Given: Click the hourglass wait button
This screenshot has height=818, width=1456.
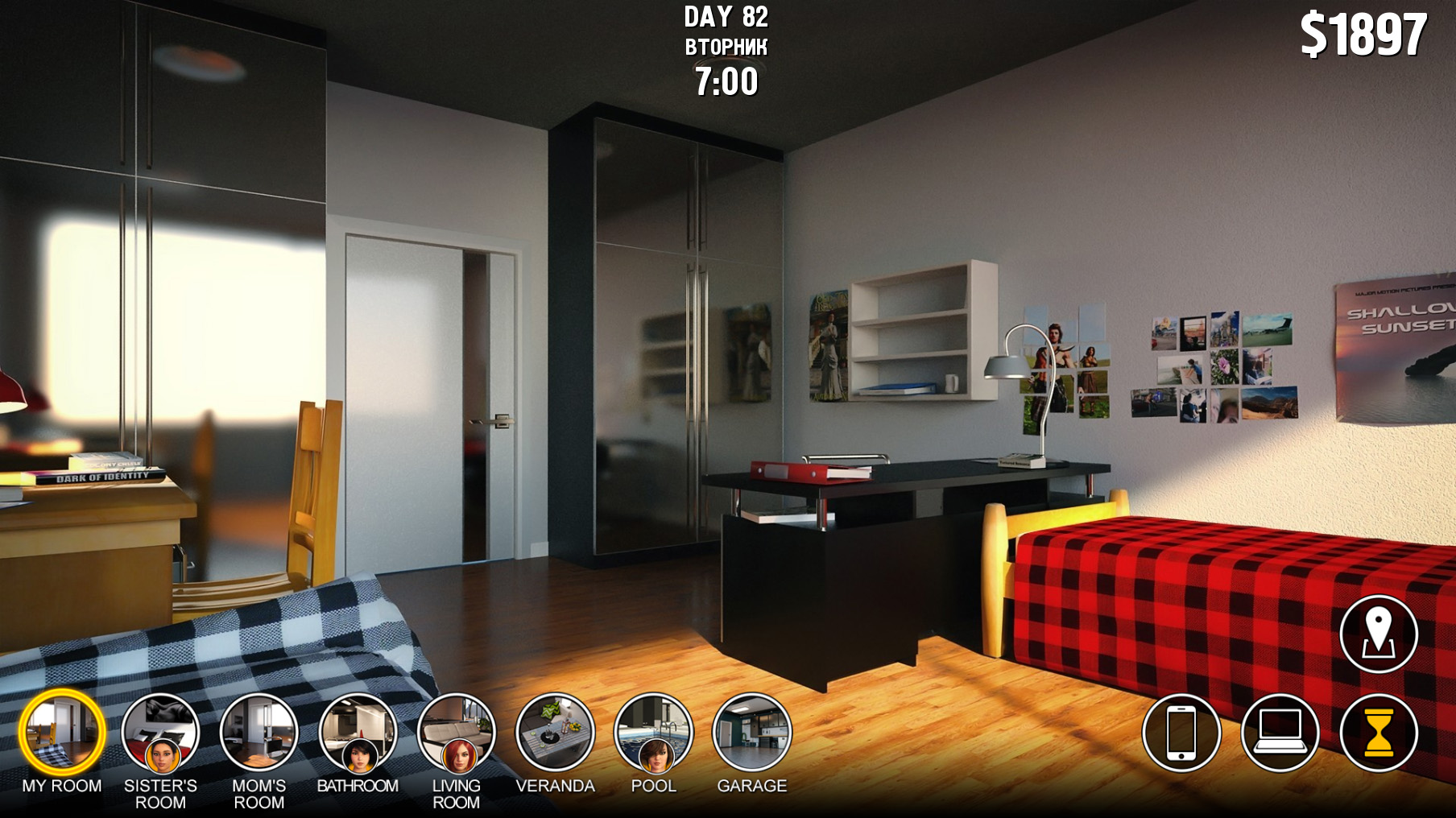Looking at the screenshot, I should tap(1379, 733).
